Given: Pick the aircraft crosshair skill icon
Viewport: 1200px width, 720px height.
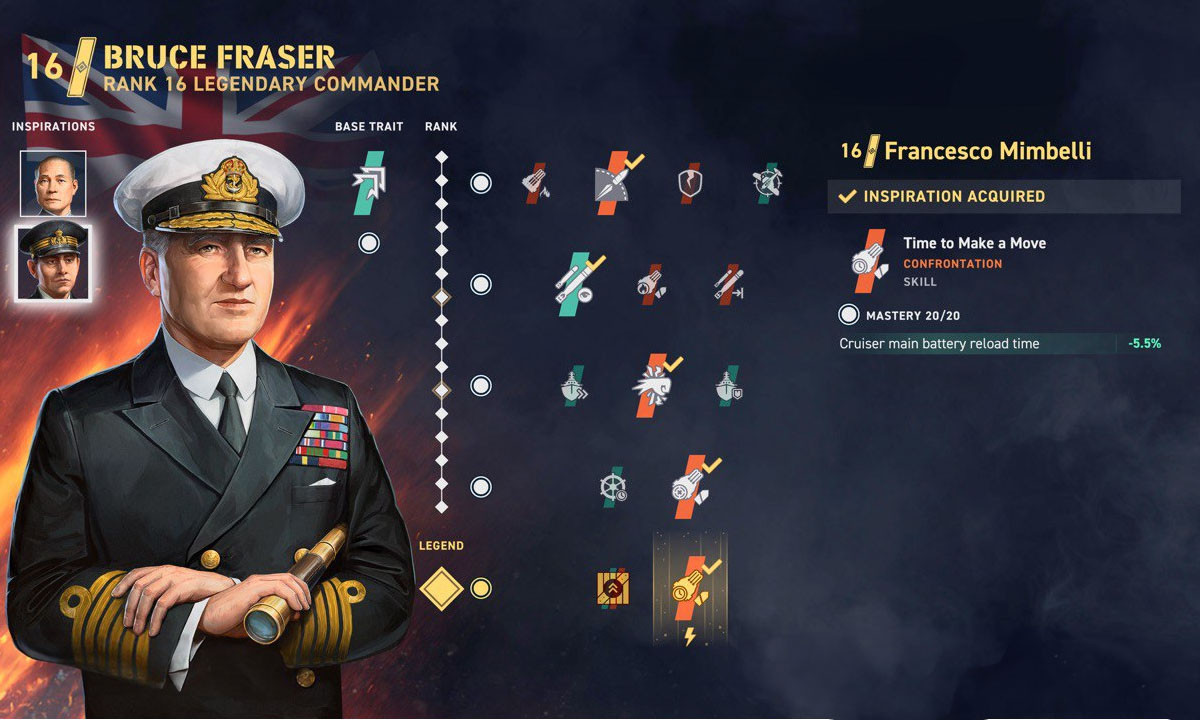Looking at the screenshot, I should coord(768,183).
